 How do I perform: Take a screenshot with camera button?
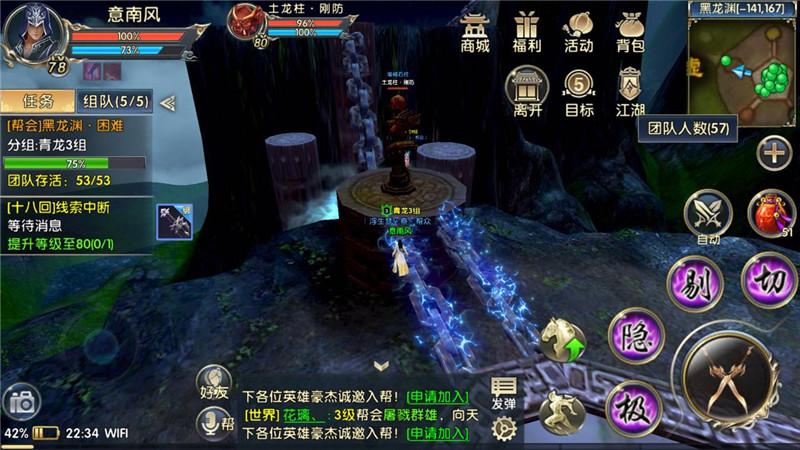pos(21,403)
